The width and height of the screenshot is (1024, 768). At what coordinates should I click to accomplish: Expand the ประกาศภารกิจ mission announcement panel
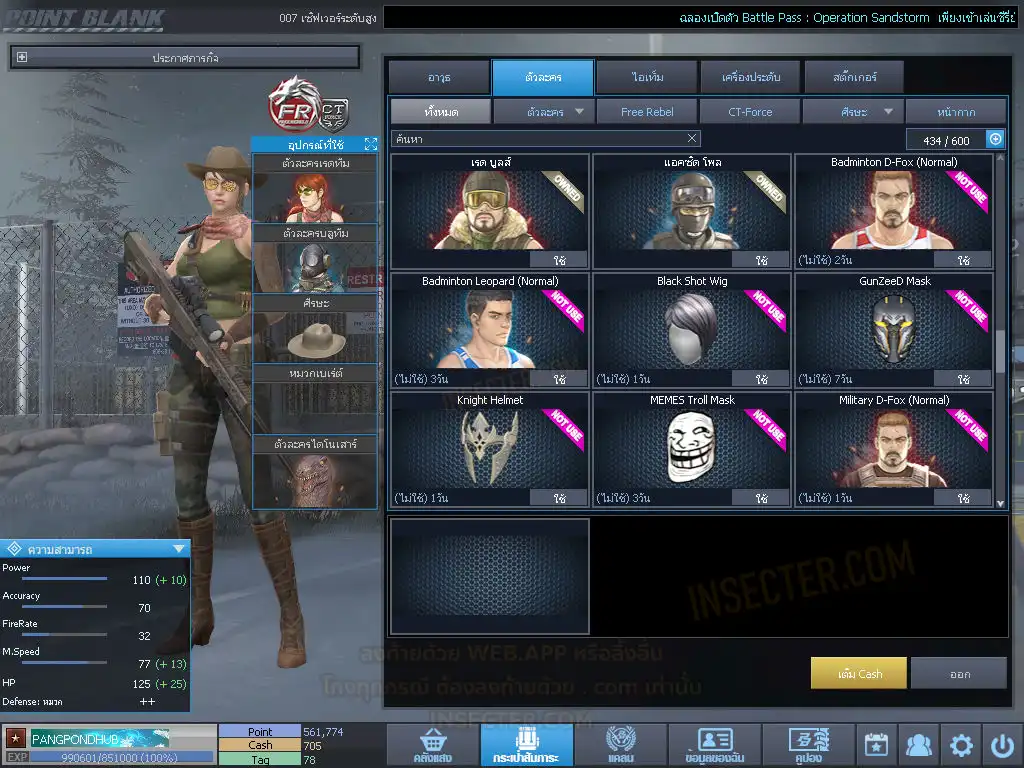coord(22,58)
